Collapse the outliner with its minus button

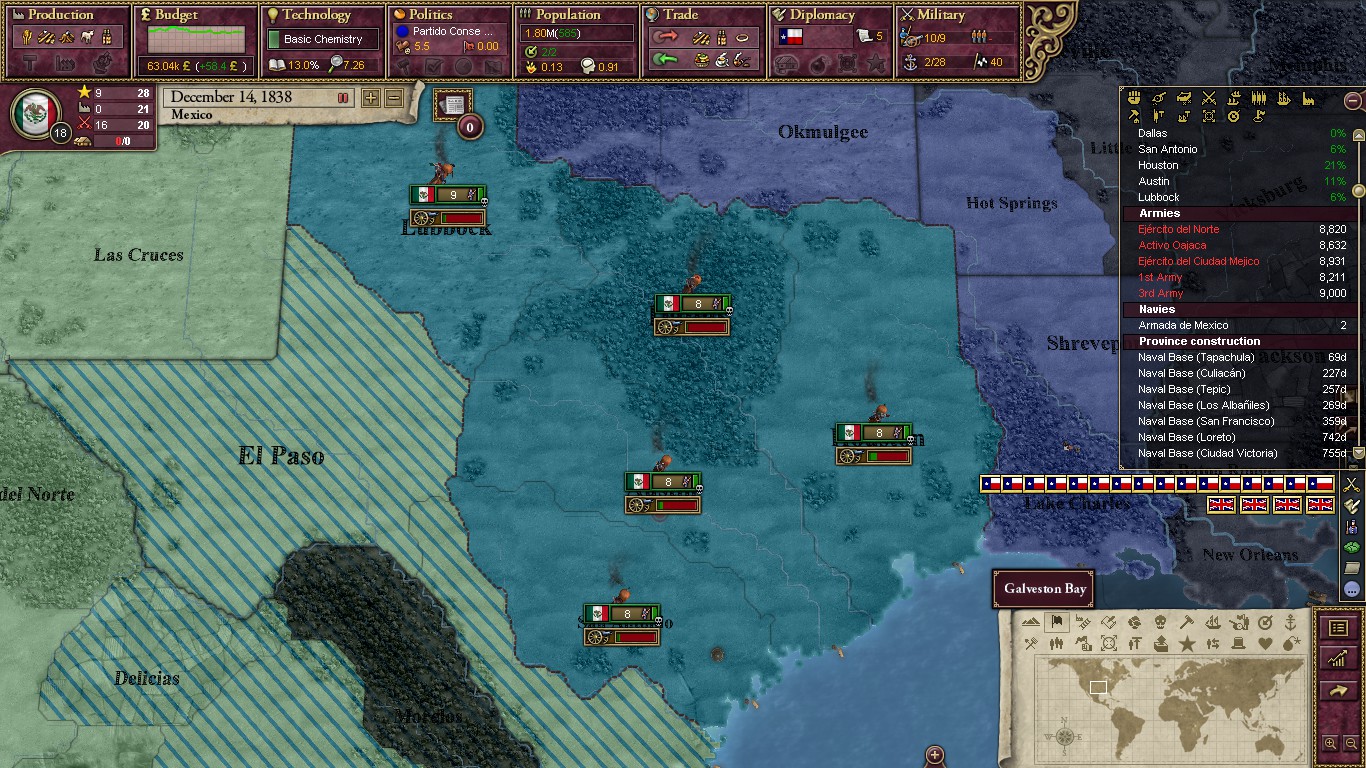[1351, 101]
